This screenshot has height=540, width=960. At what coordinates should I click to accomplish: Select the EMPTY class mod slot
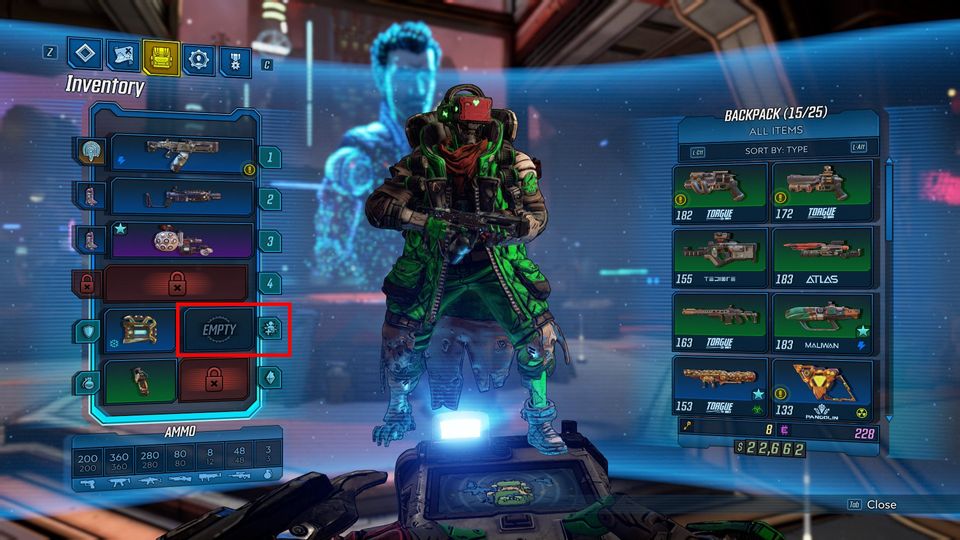pyautogui.click(x=215, y=331)
